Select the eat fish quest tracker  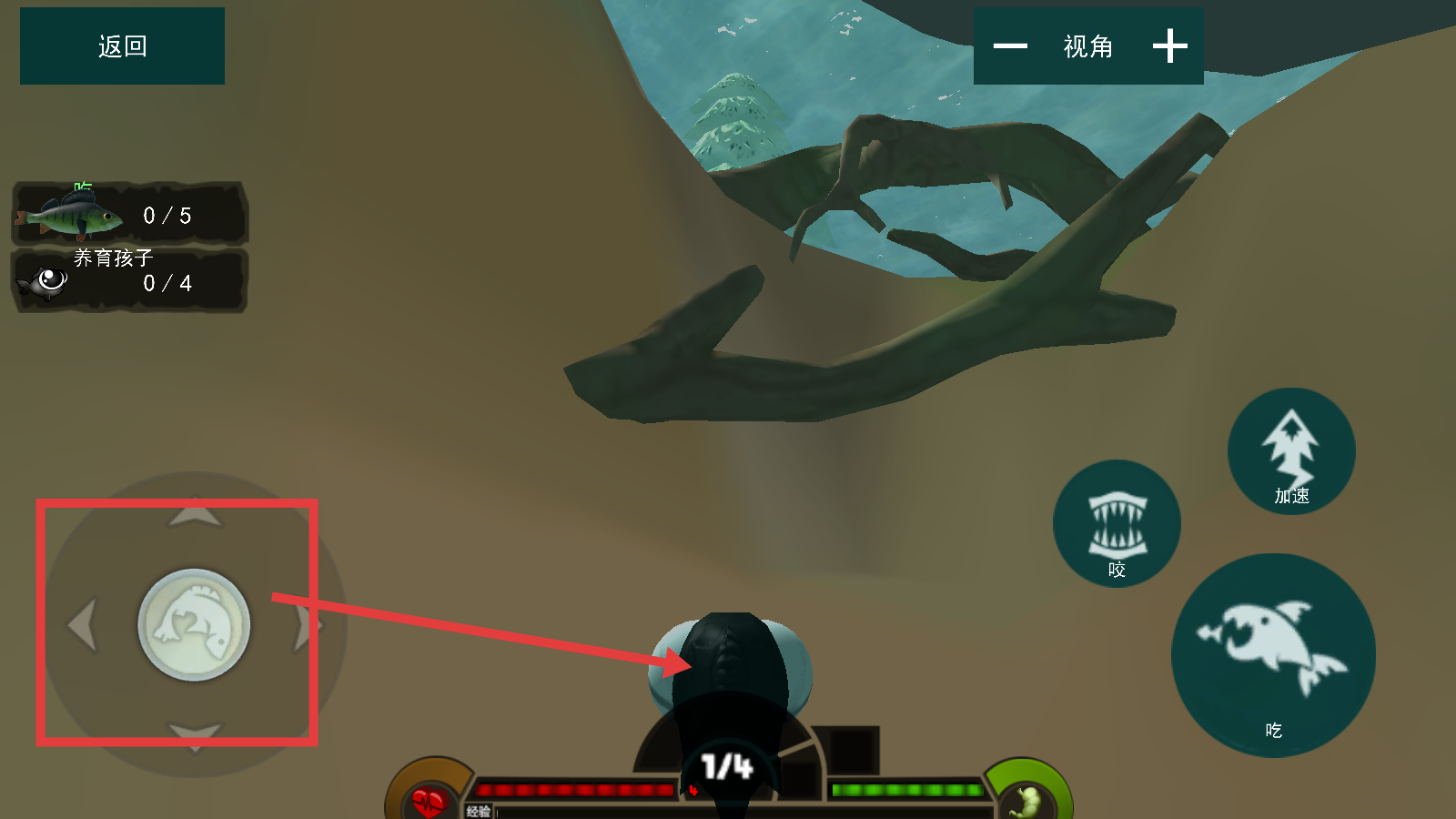coord(129,215)
